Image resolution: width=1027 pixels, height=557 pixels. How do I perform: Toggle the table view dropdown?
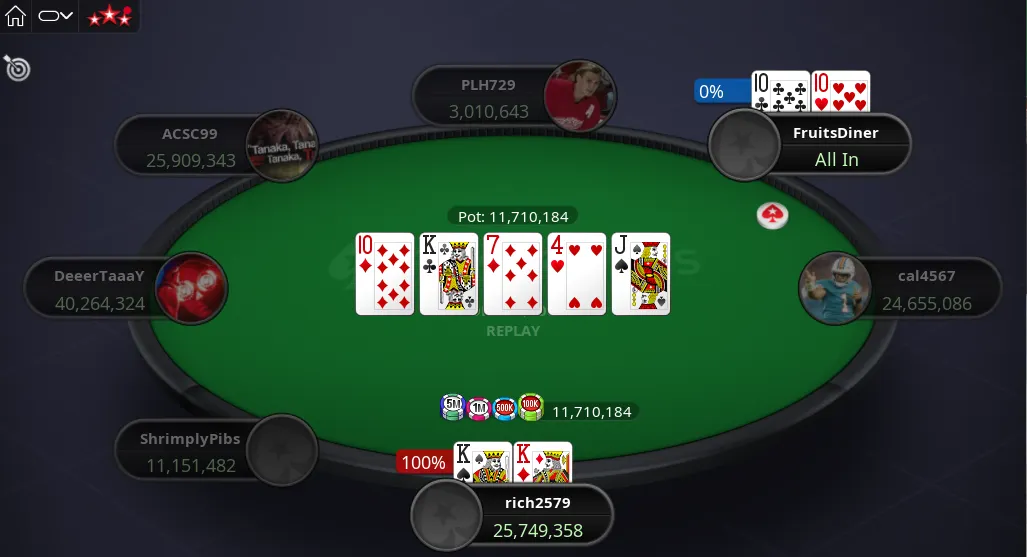point(56,16)
